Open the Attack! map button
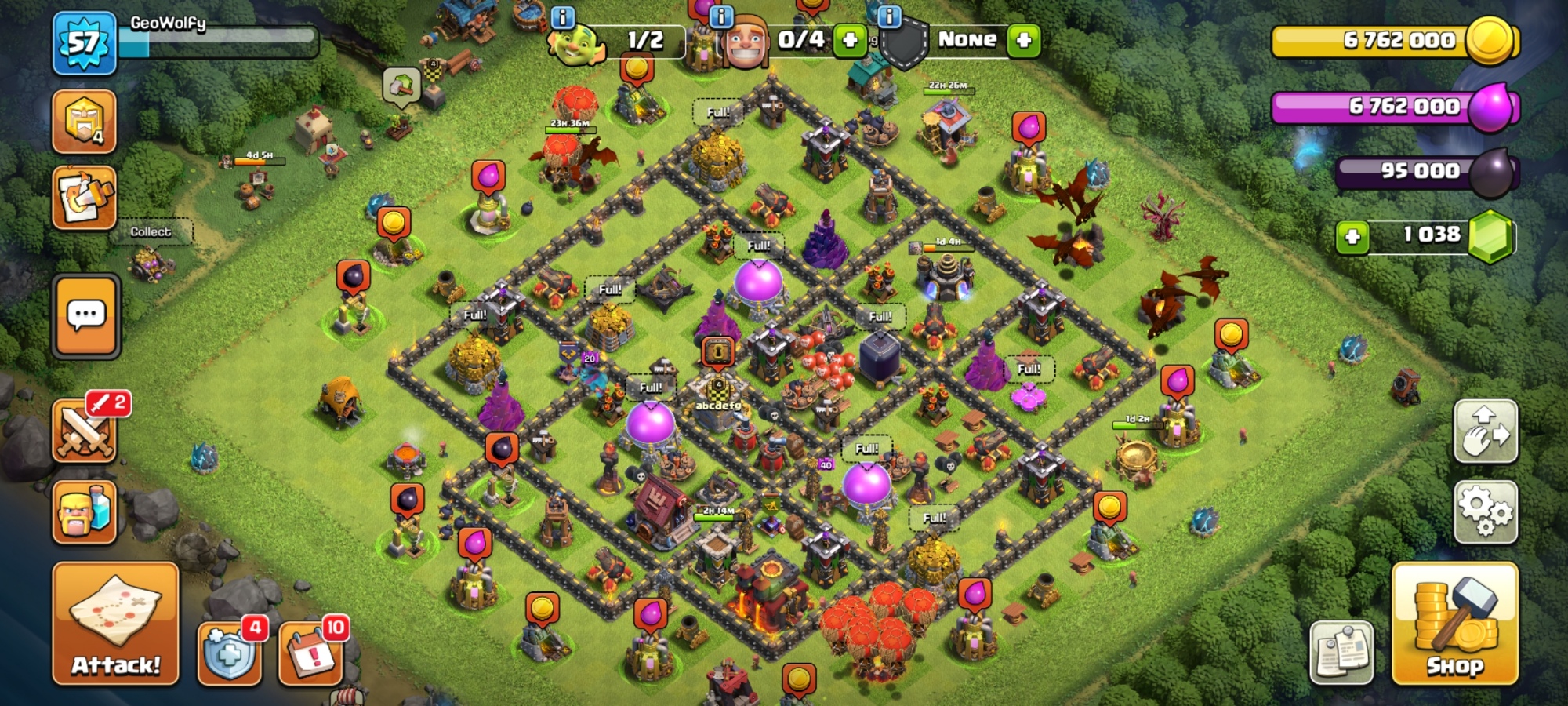 click(116, 624)
